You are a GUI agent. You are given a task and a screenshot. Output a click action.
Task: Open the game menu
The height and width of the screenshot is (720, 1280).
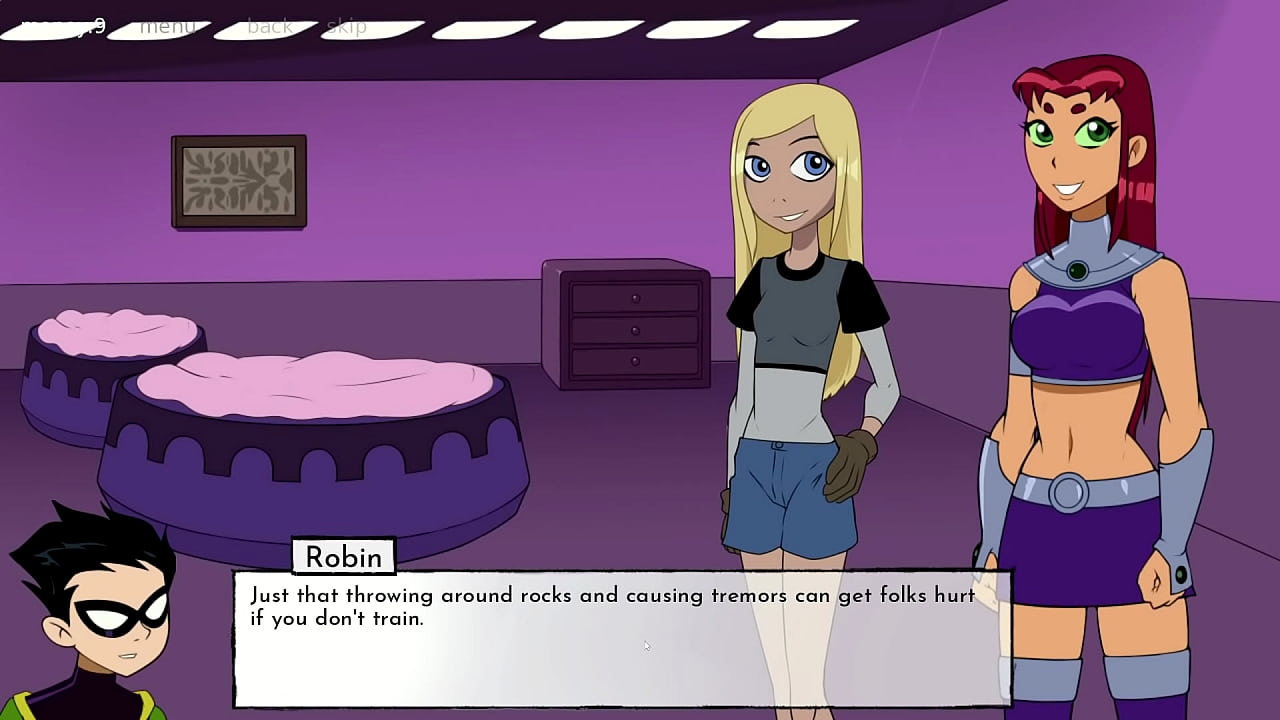[x=168, y=26]
